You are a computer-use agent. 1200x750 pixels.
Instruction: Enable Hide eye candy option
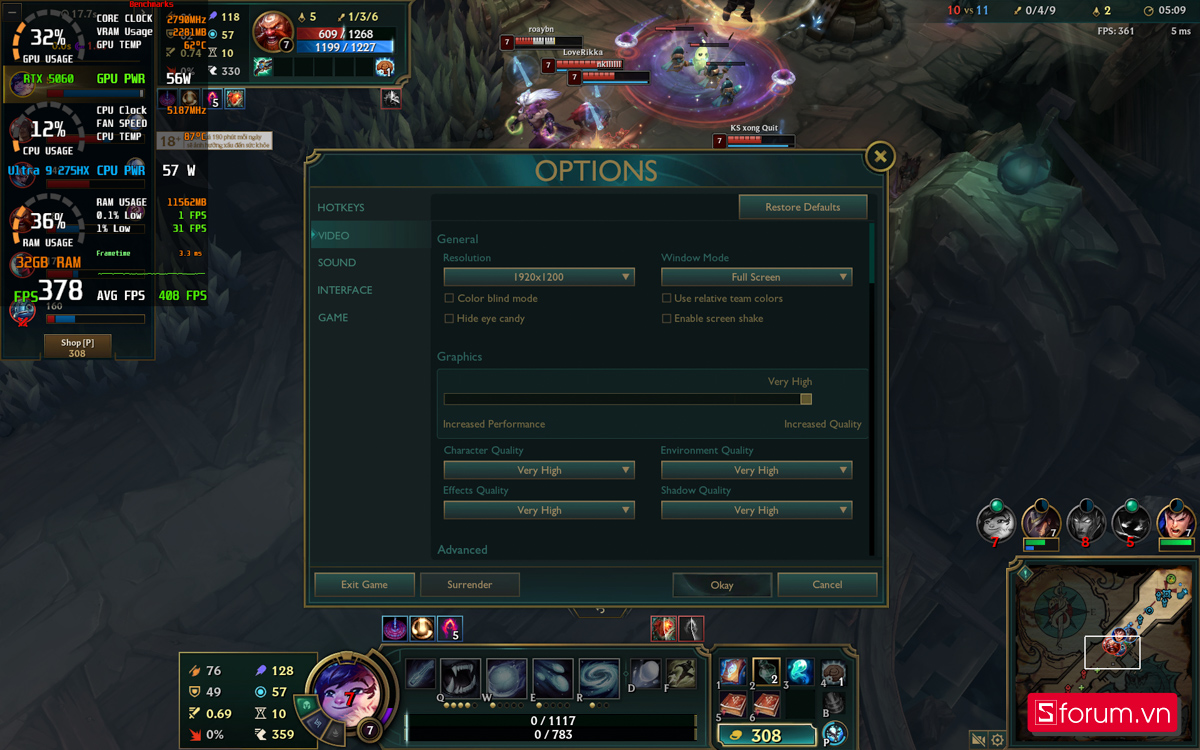click(449, 319)
